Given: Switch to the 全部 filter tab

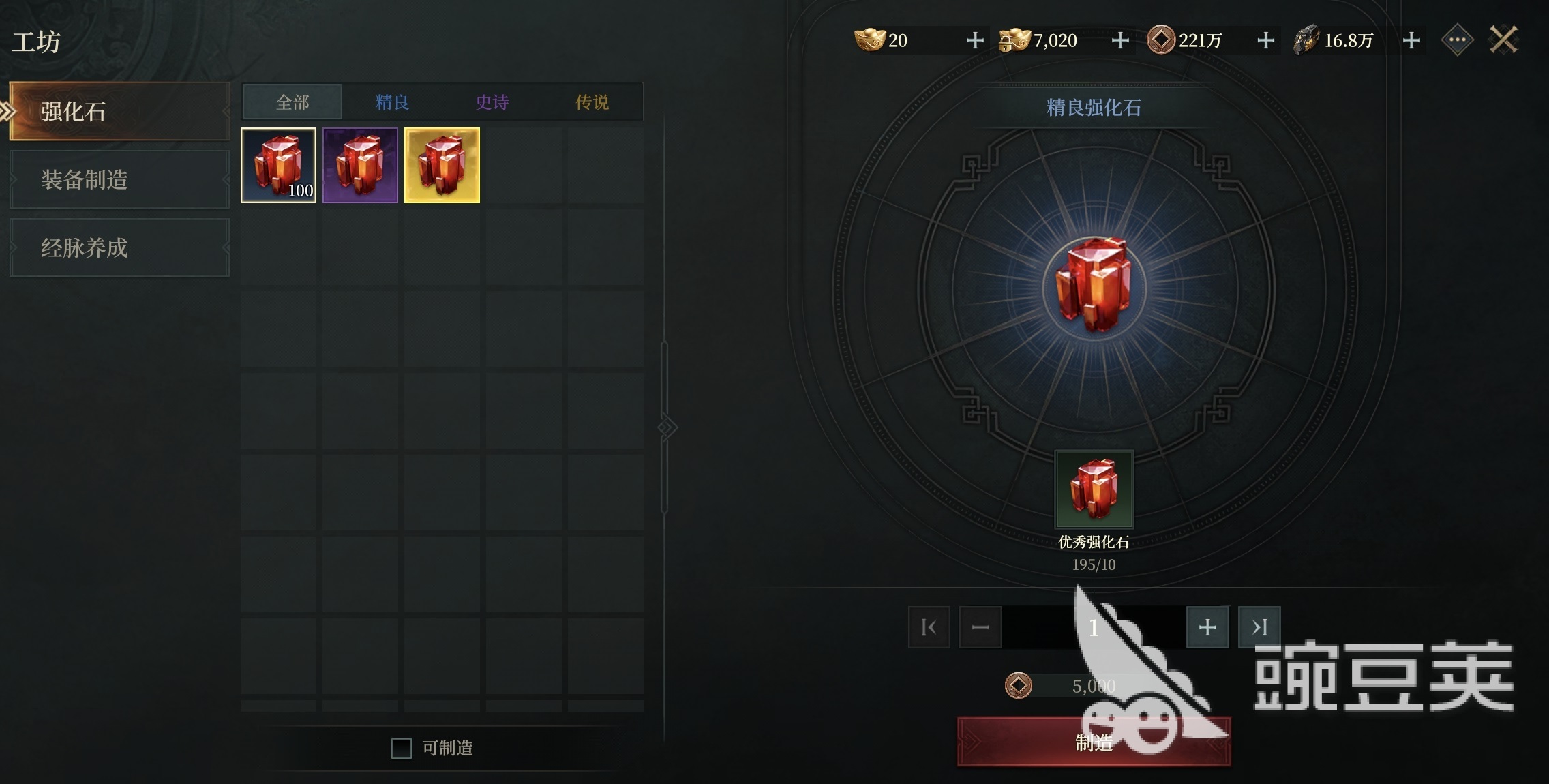Looking at the screenshot, I should point(292,102).
